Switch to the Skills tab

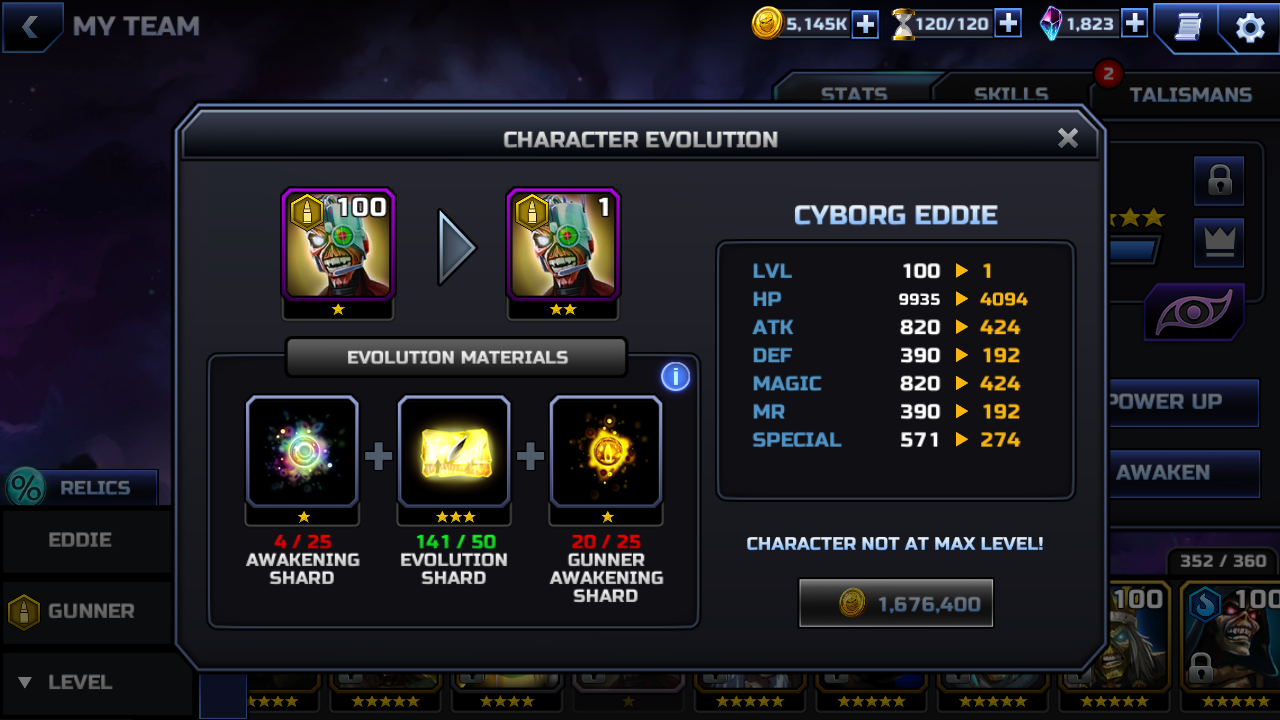(x=1010, y=94)
